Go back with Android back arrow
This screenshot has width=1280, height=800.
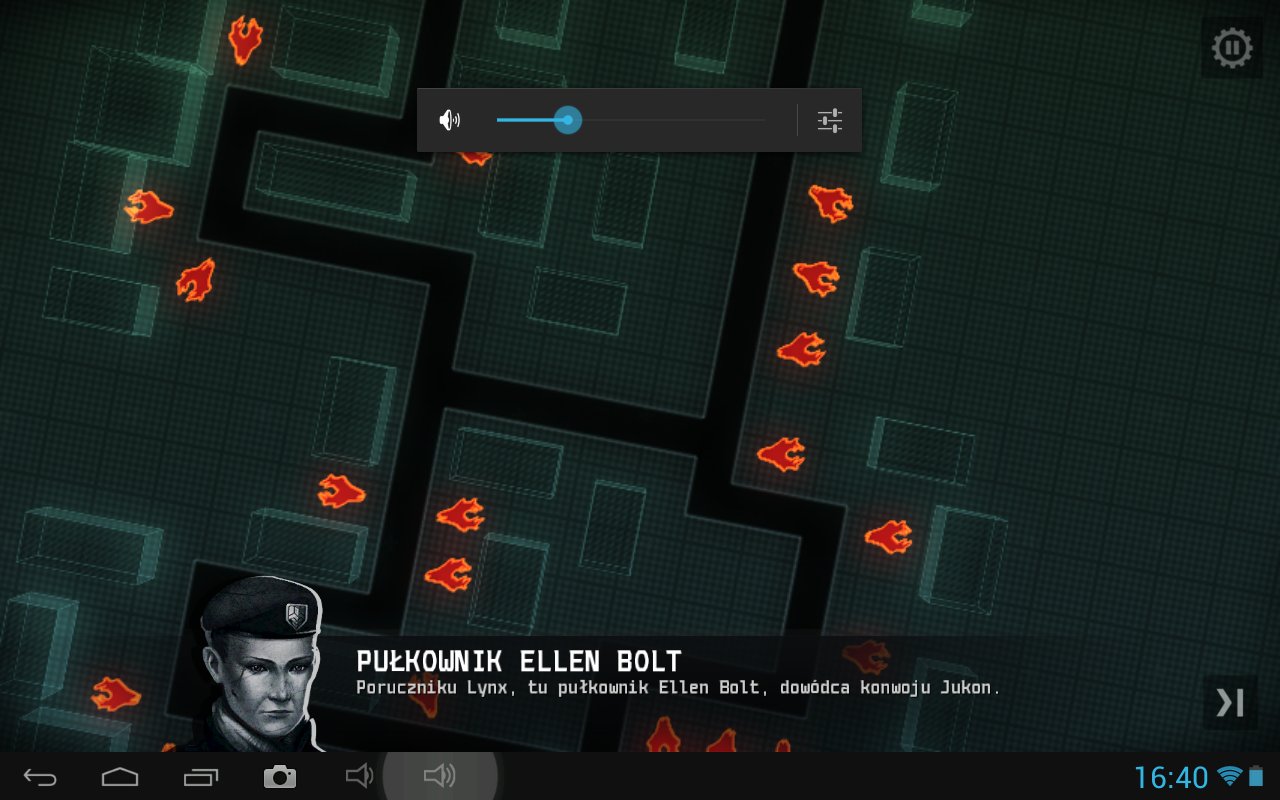pyautogui.click(x=41, y=777)
